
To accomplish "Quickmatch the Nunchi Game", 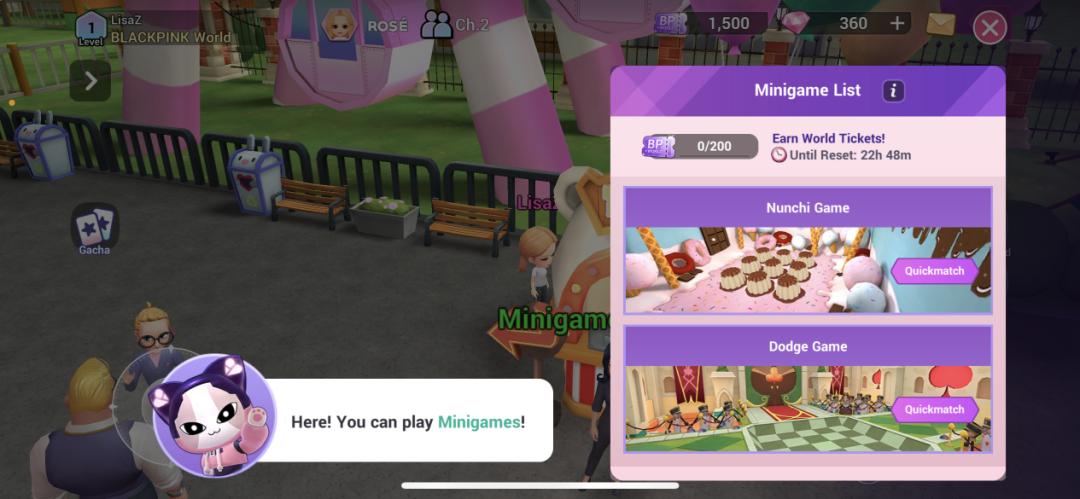I will coord(934,270).
